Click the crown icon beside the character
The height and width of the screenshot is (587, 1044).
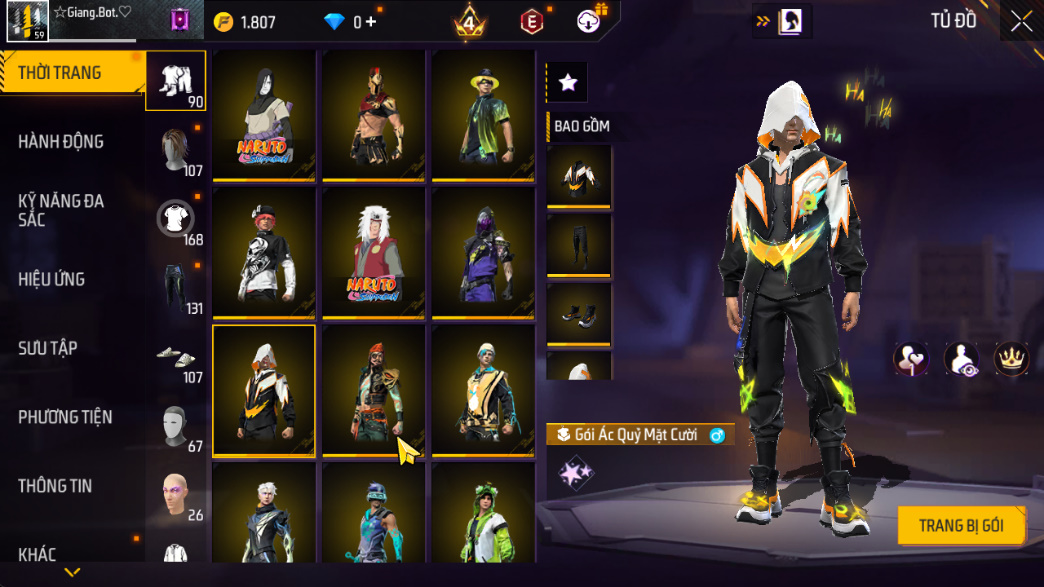click(x=1011, y=359)
